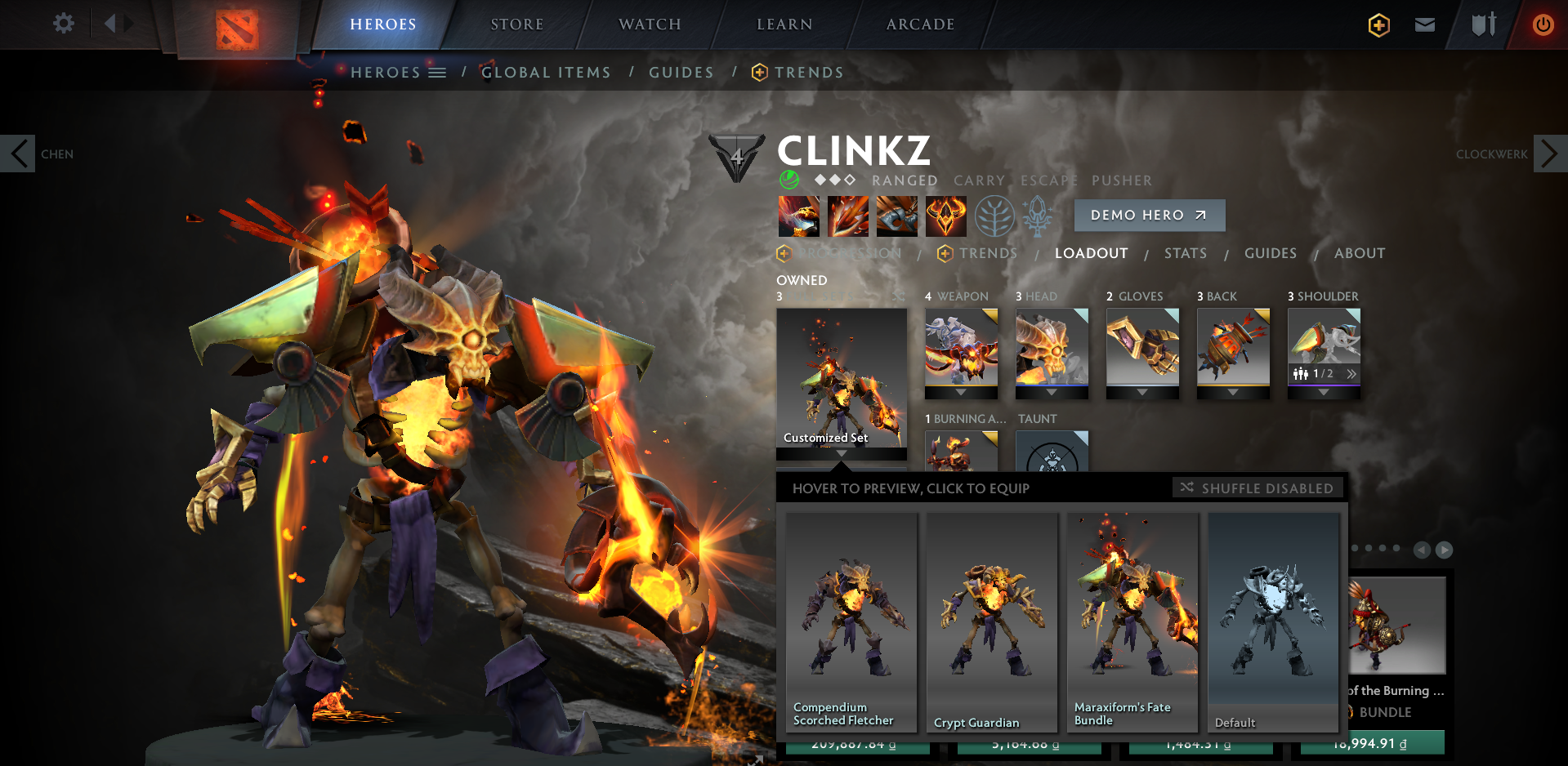1568x766 pixels.
Task: Expand the Weapon slot dropdown arrow
Action: coord(962,391)
